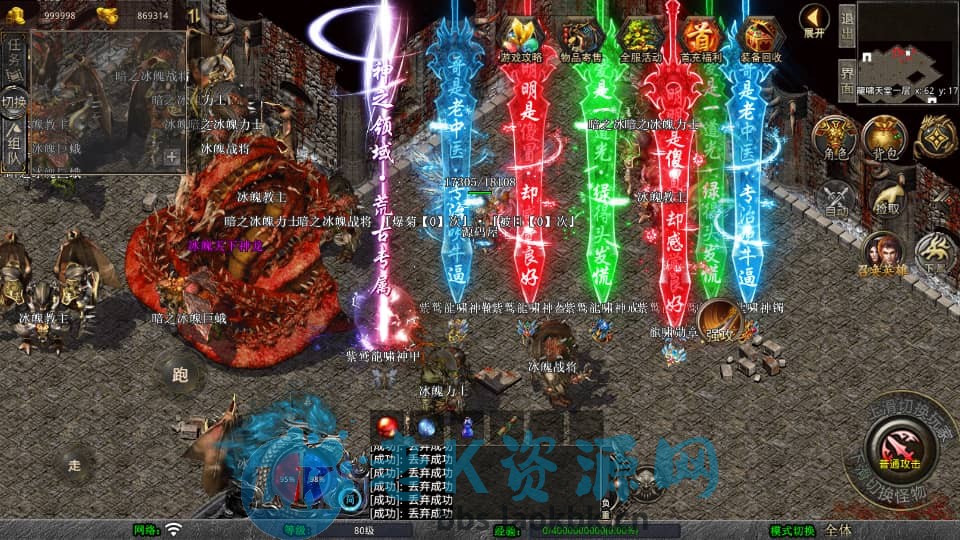Toggle the 跑 run movement button
960x540 pixels.
click(x=180, y=375)
